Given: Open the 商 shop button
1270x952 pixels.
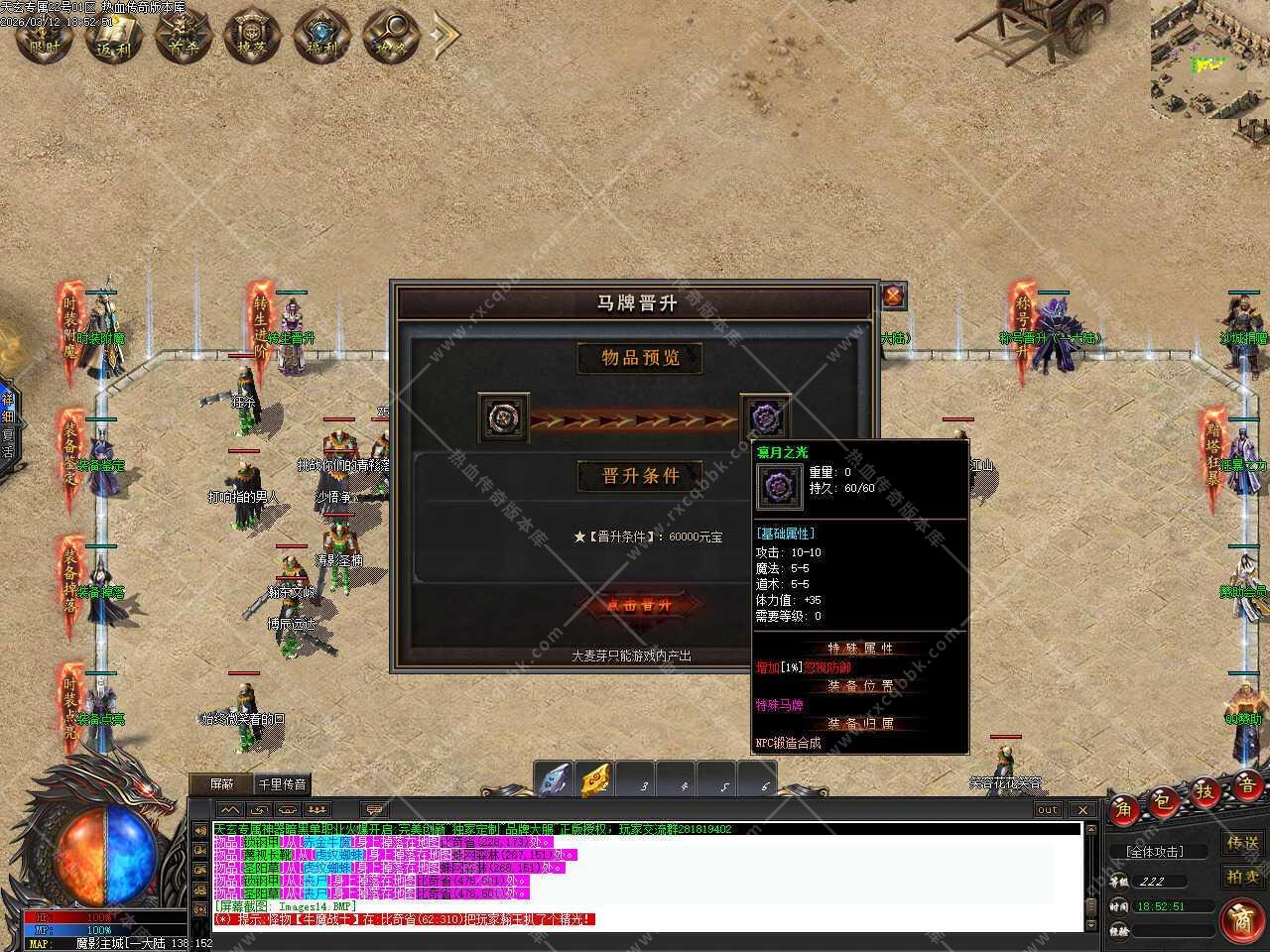Looking at the screenshot, I should pos(1240,917).
